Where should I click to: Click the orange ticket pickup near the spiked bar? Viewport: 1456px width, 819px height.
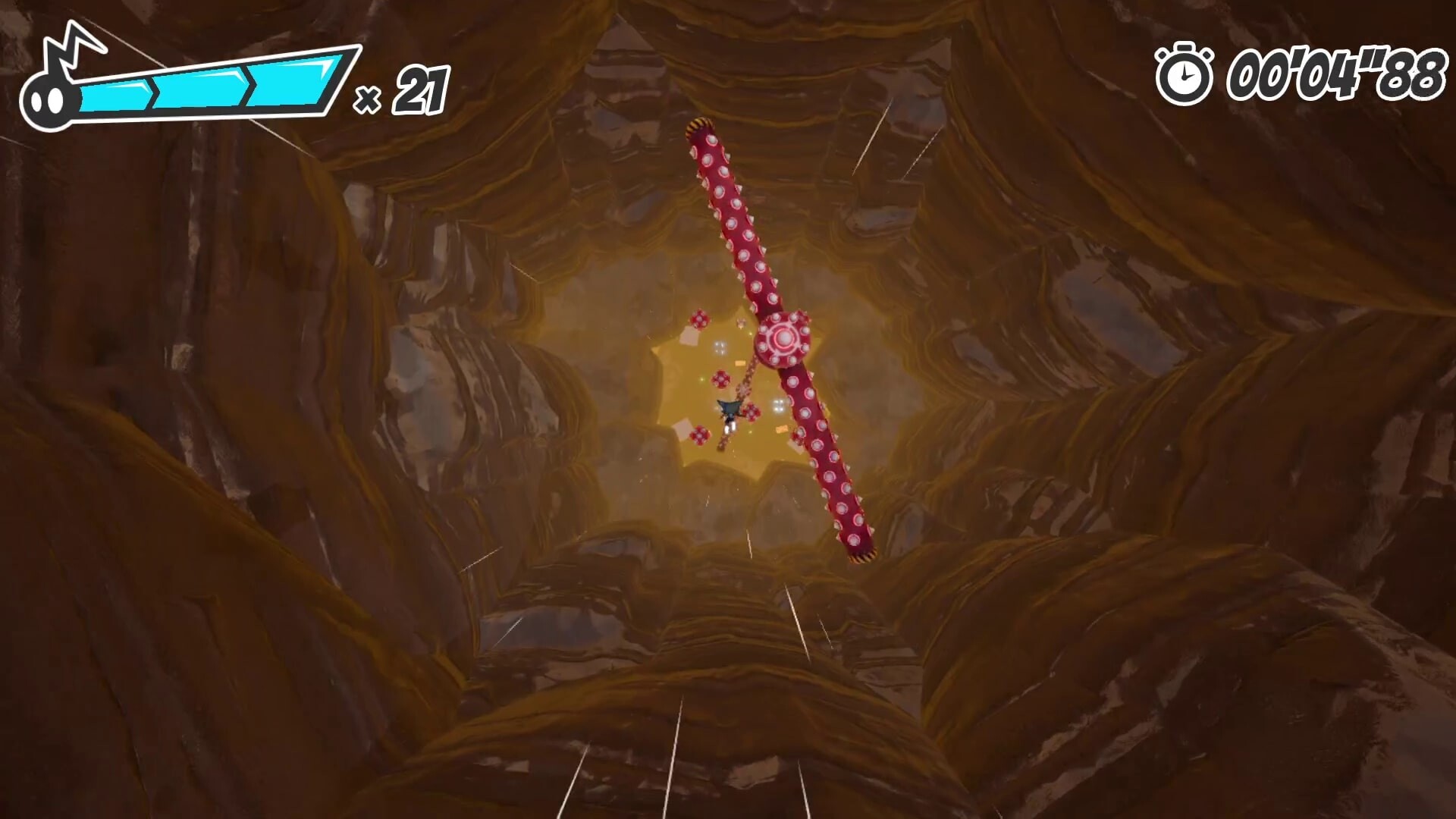pos(739,363)
